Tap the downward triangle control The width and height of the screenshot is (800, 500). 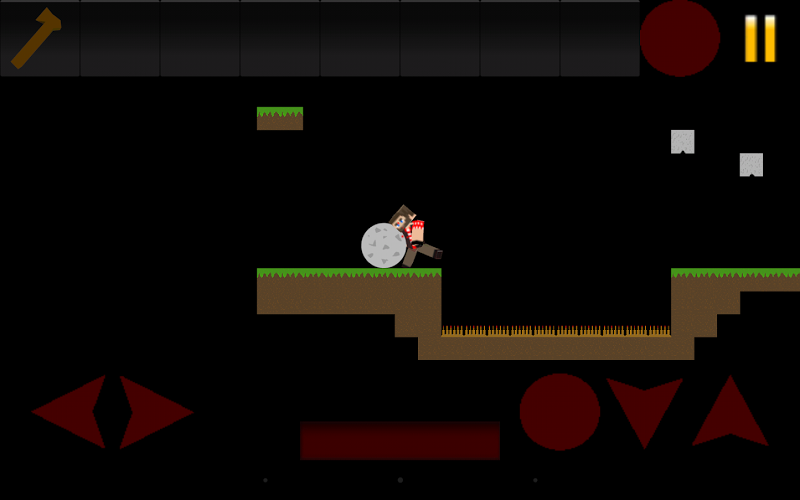coord(644,406)
